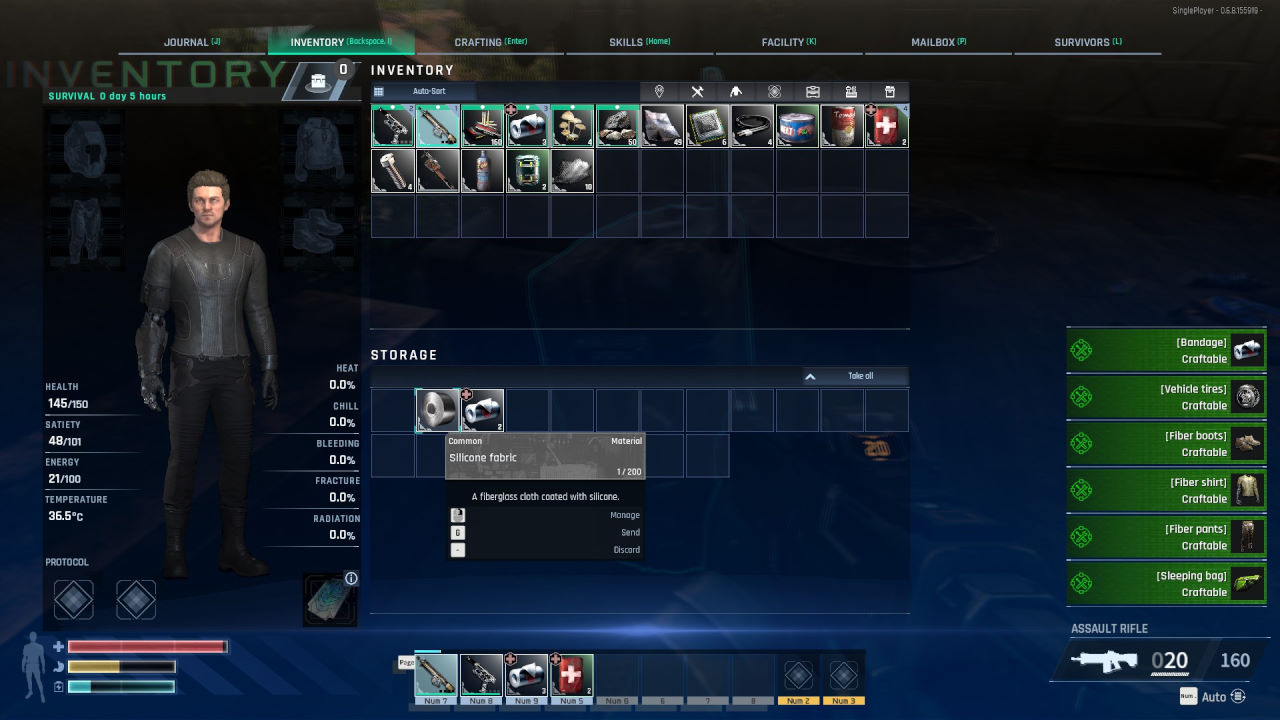Select the silicone fabric in storage
The height and width of the screenshot is (720, 1280).
tap(437, 410)
